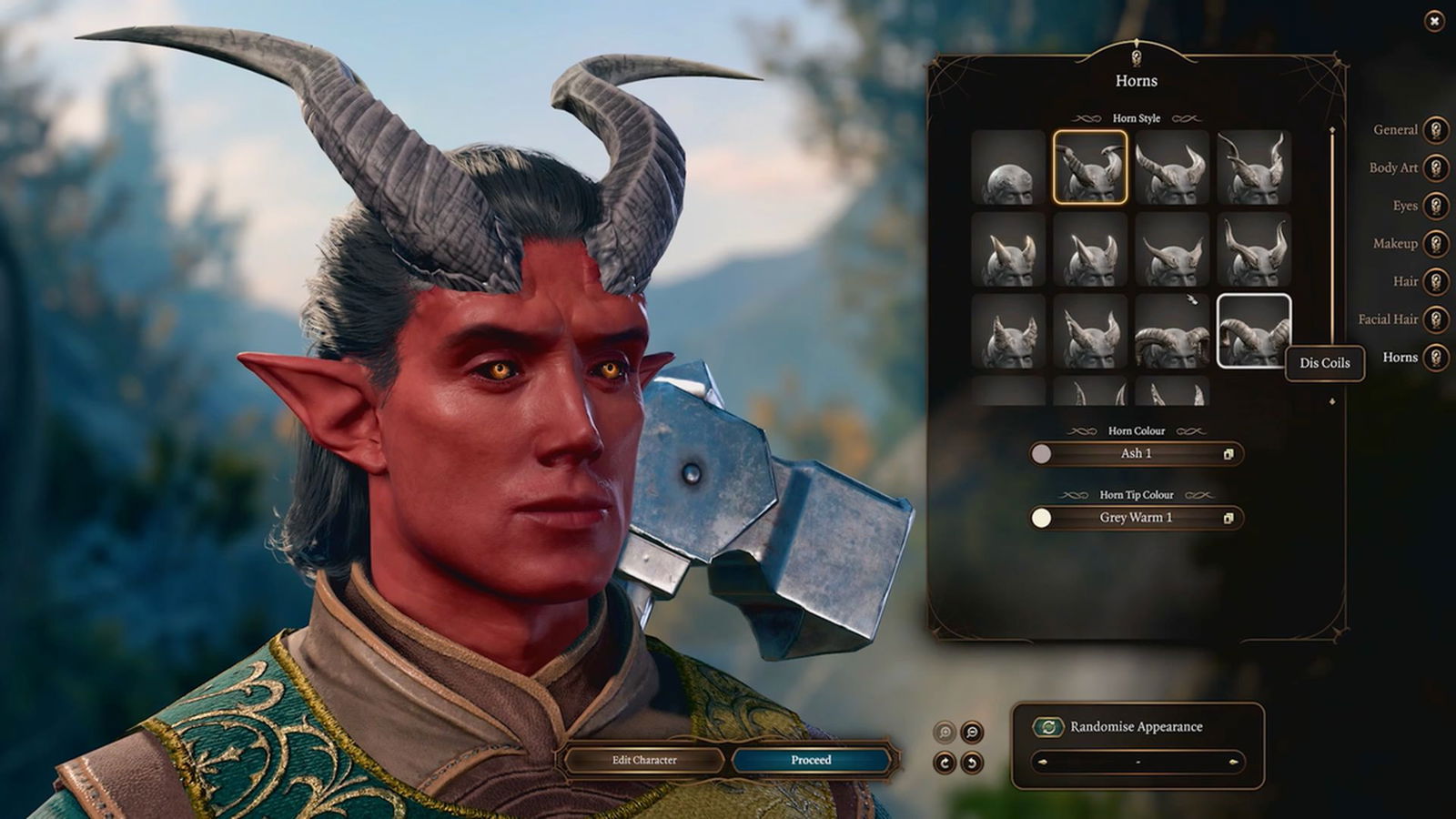
Task: Click the undo appearance change icon
Action: [x=972, y=761]
